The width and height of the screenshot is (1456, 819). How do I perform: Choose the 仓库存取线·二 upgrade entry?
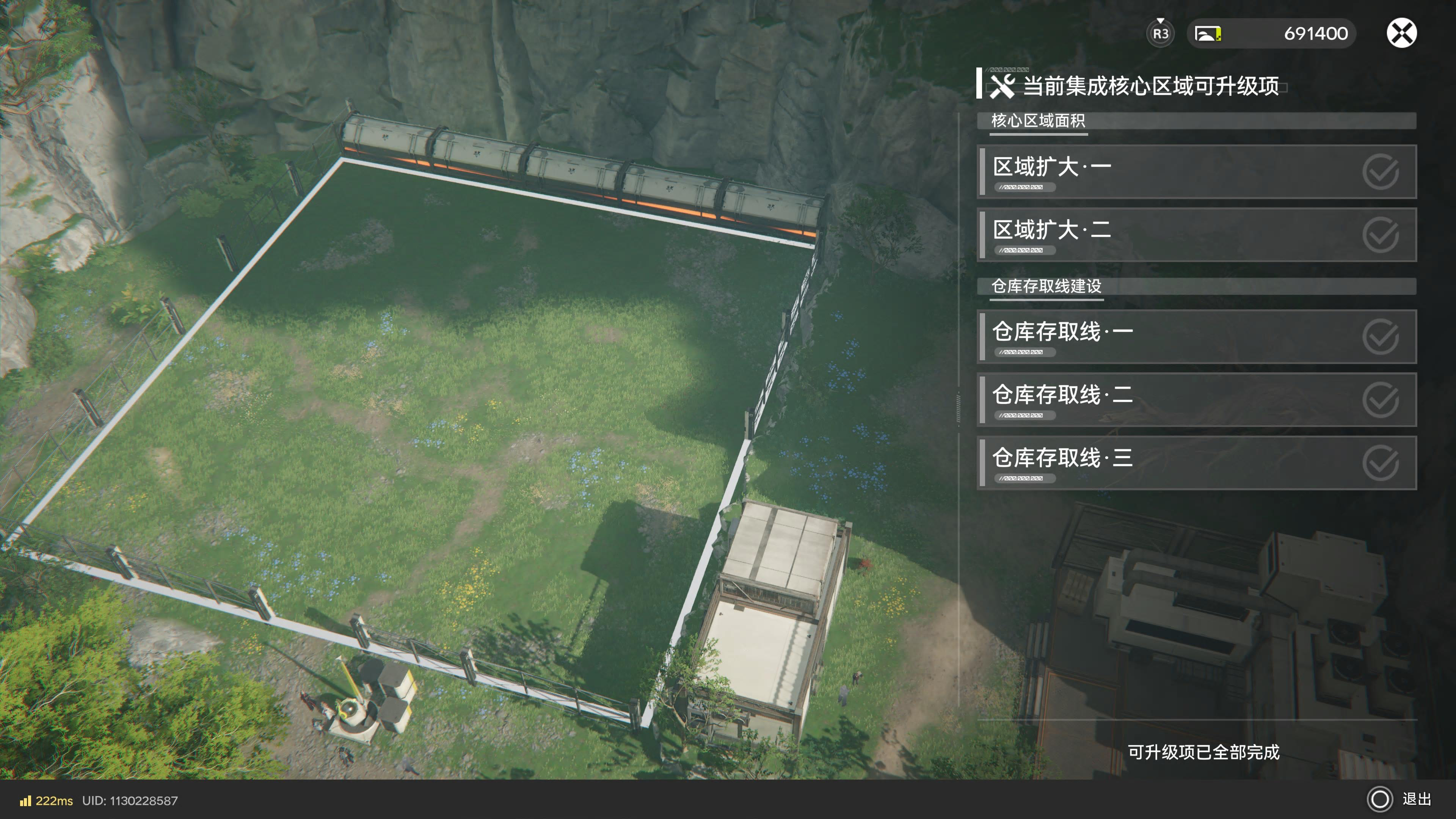(x=1196, y=400)
